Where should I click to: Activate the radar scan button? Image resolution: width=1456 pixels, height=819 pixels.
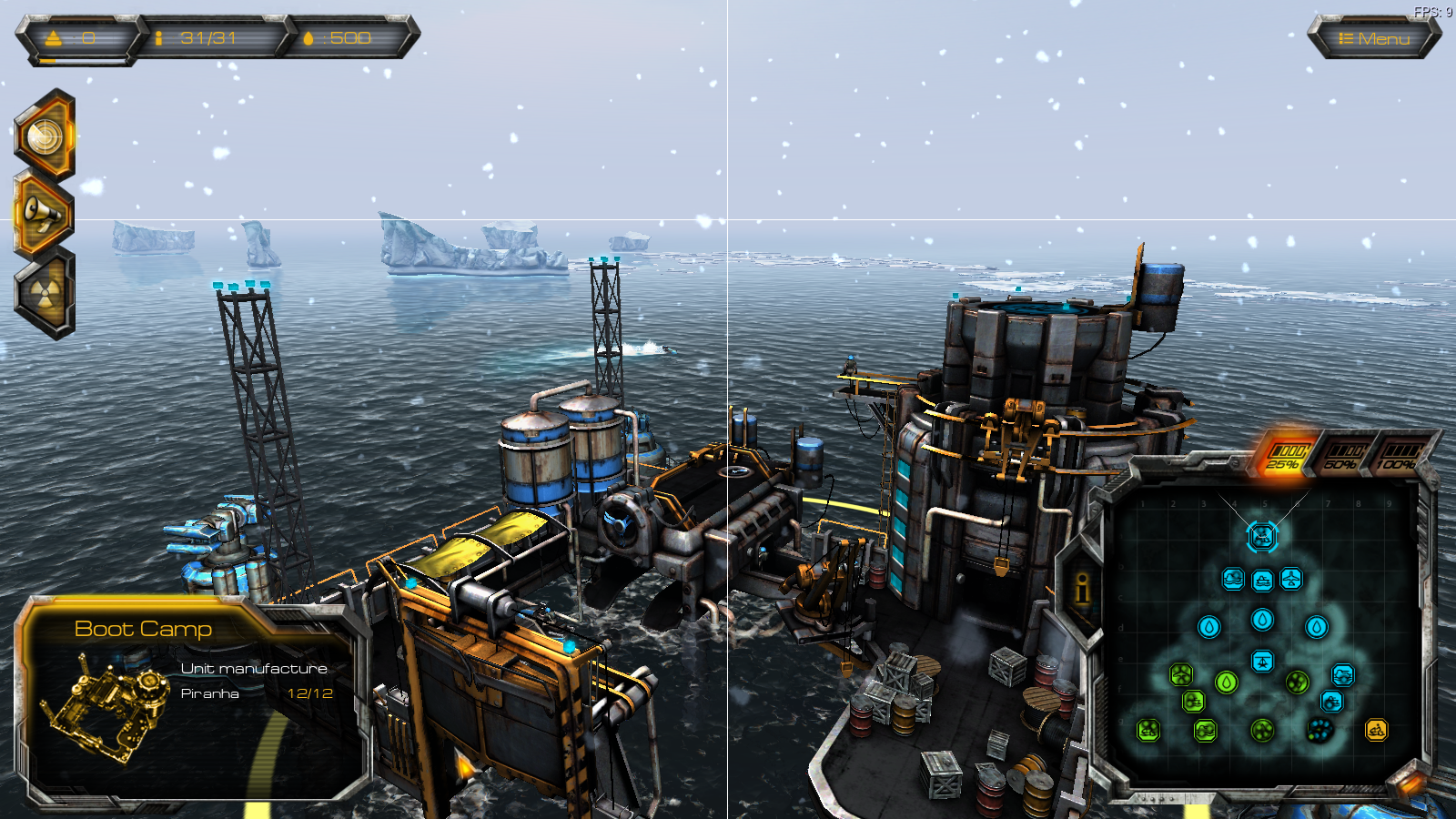click(45, 136)
